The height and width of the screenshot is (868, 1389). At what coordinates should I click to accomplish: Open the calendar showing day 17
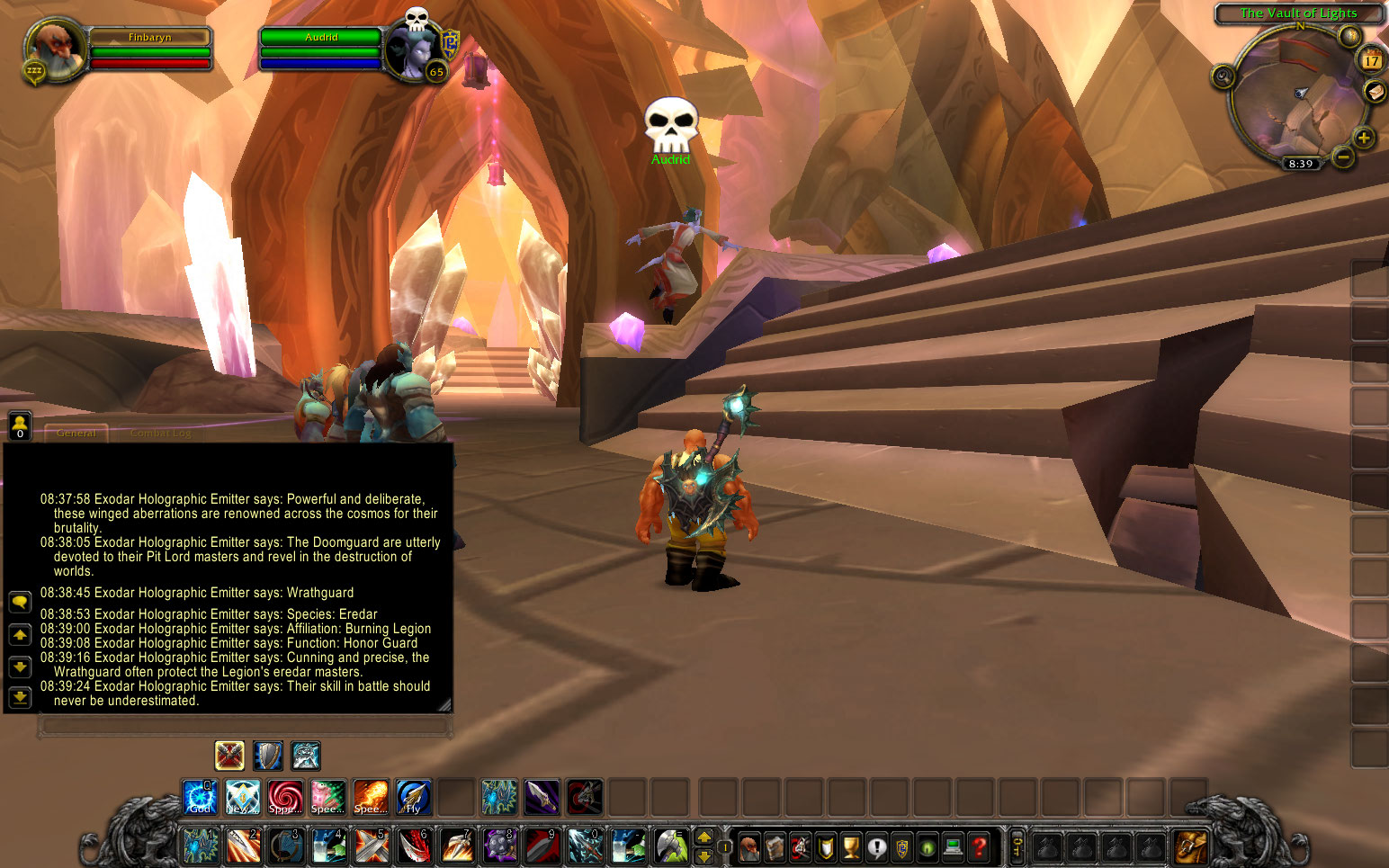coord(1372,61)
